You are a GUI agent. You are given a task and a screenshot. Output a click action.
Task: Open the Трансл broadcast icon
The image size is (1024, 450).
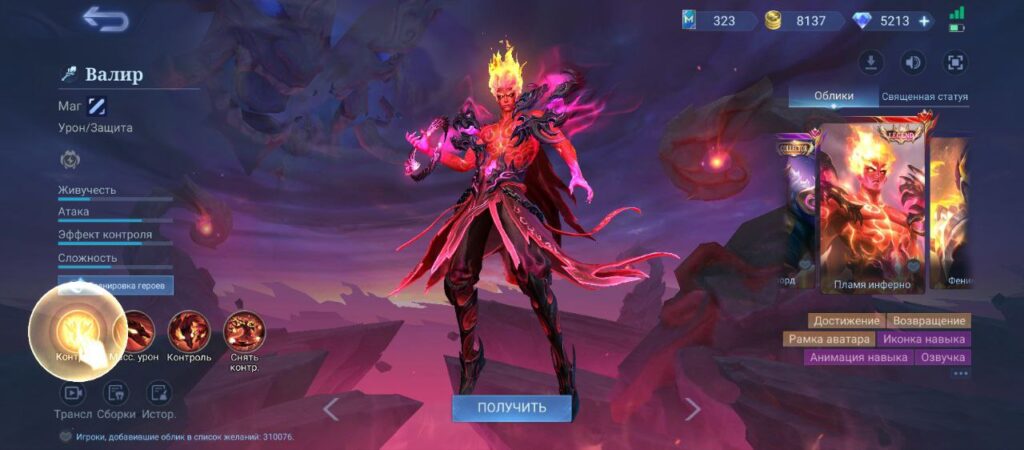pos(73,393)
